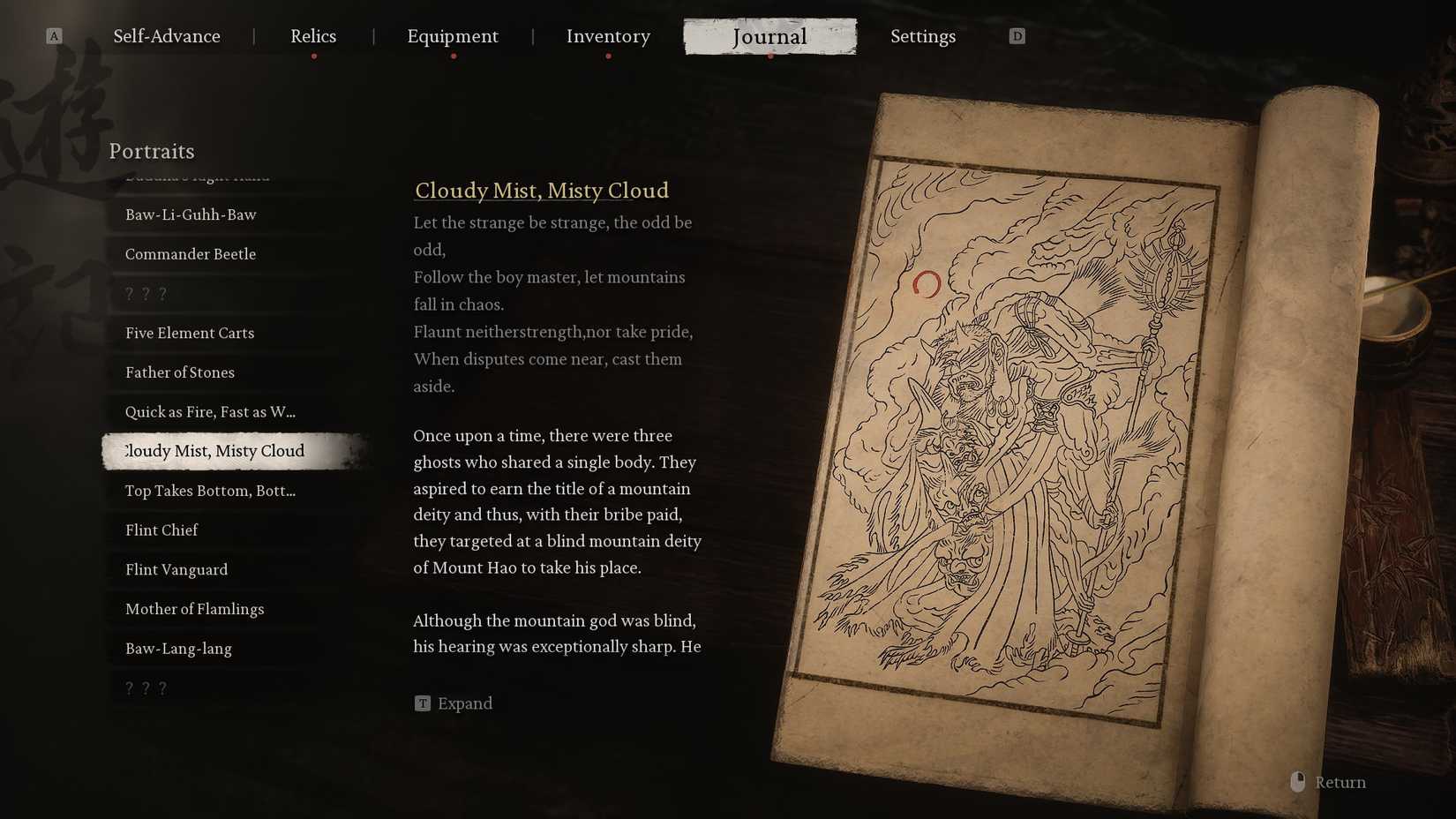Select the Flint Vanguard entry
Viewport: 1456px width, 819px height.
click(x=176, y=569)
